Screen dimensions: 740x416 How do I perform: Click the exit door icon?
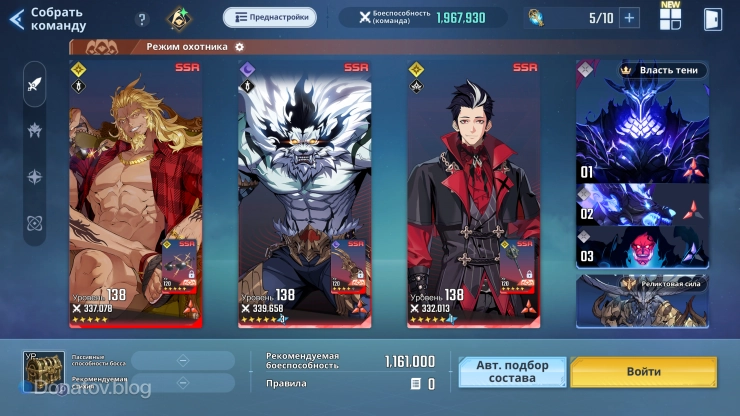tap(712, 19)
